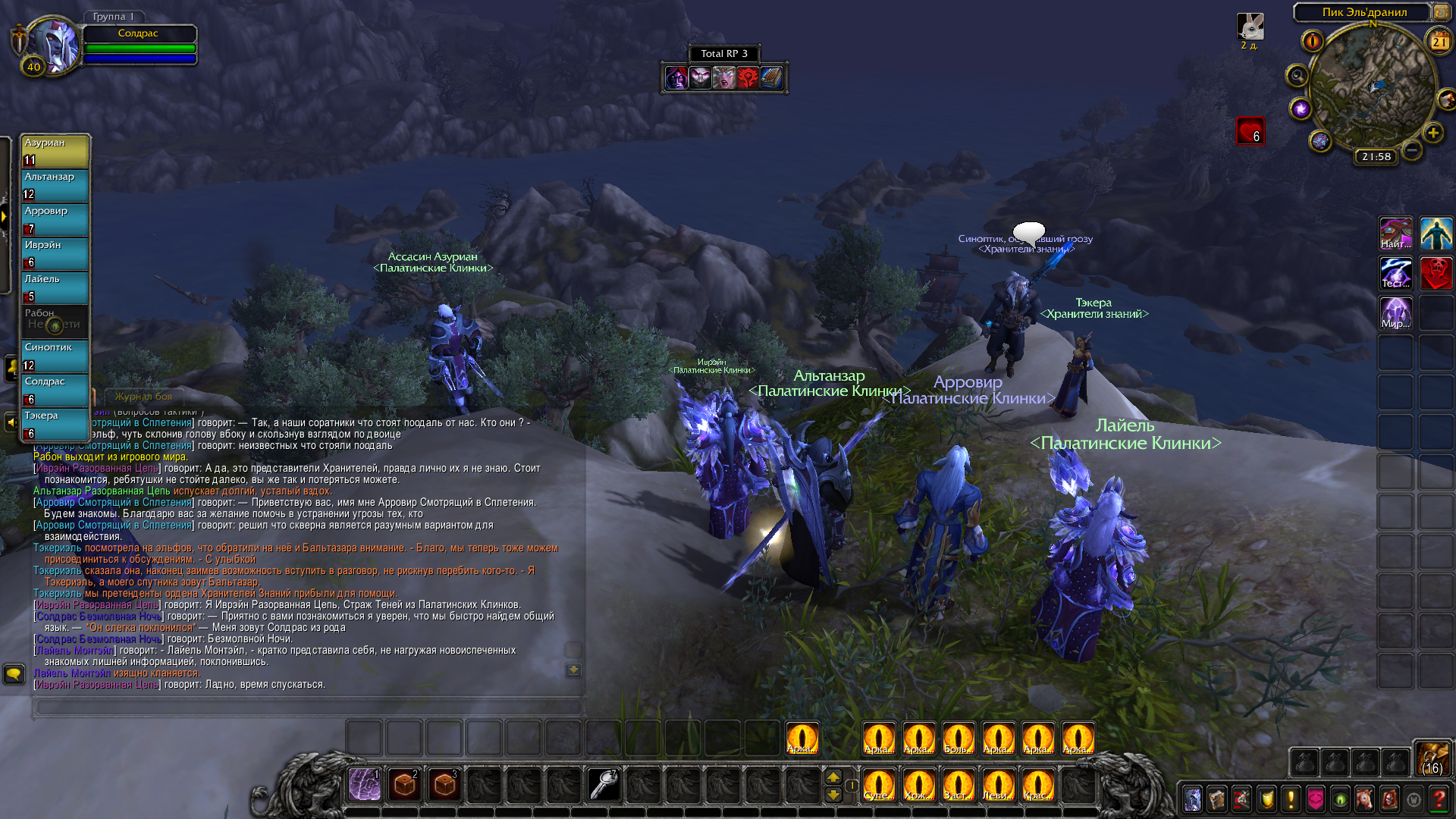Click the Солдрас player portrait

coord(53,45)
